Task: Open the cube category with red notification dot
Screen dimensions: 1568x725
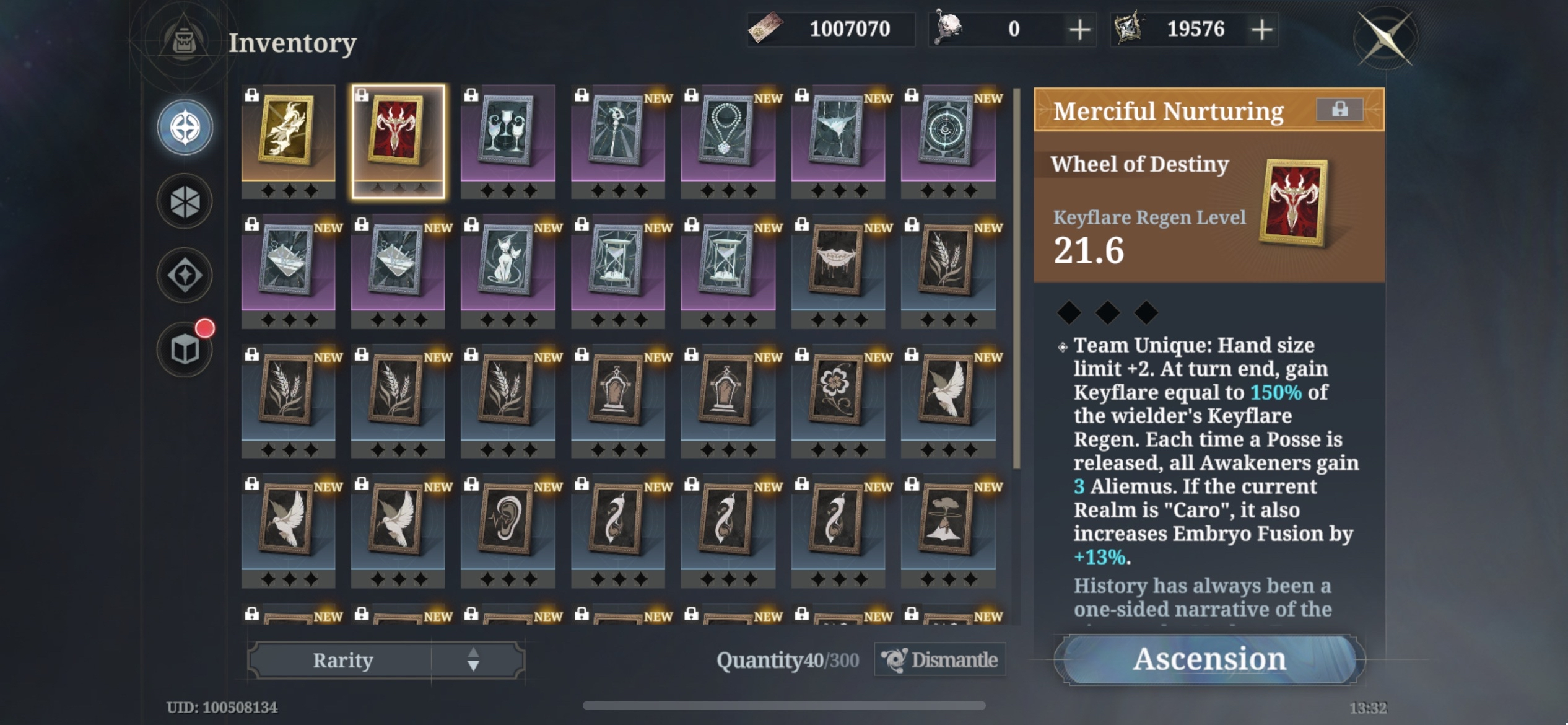Action: [183, 348]
